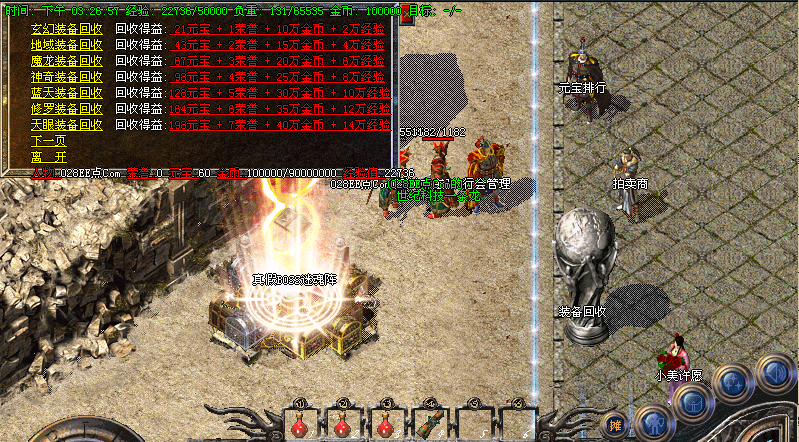Choose 蓝天装备回收 recycle option
Viewport: 799px width, 442px height.
(66, 93)
